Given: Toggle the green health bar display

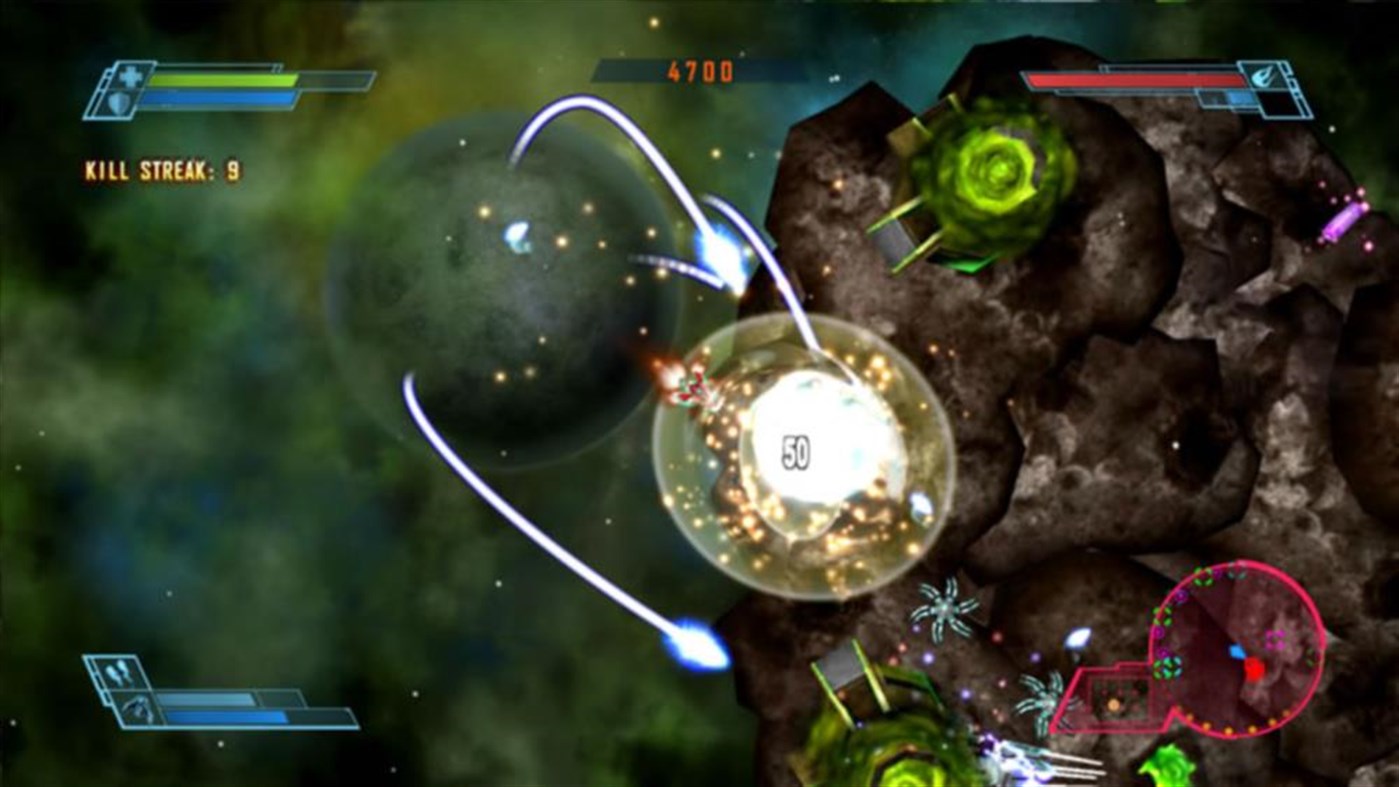Looking at the screenshot, I should click(x=225, y=80).
